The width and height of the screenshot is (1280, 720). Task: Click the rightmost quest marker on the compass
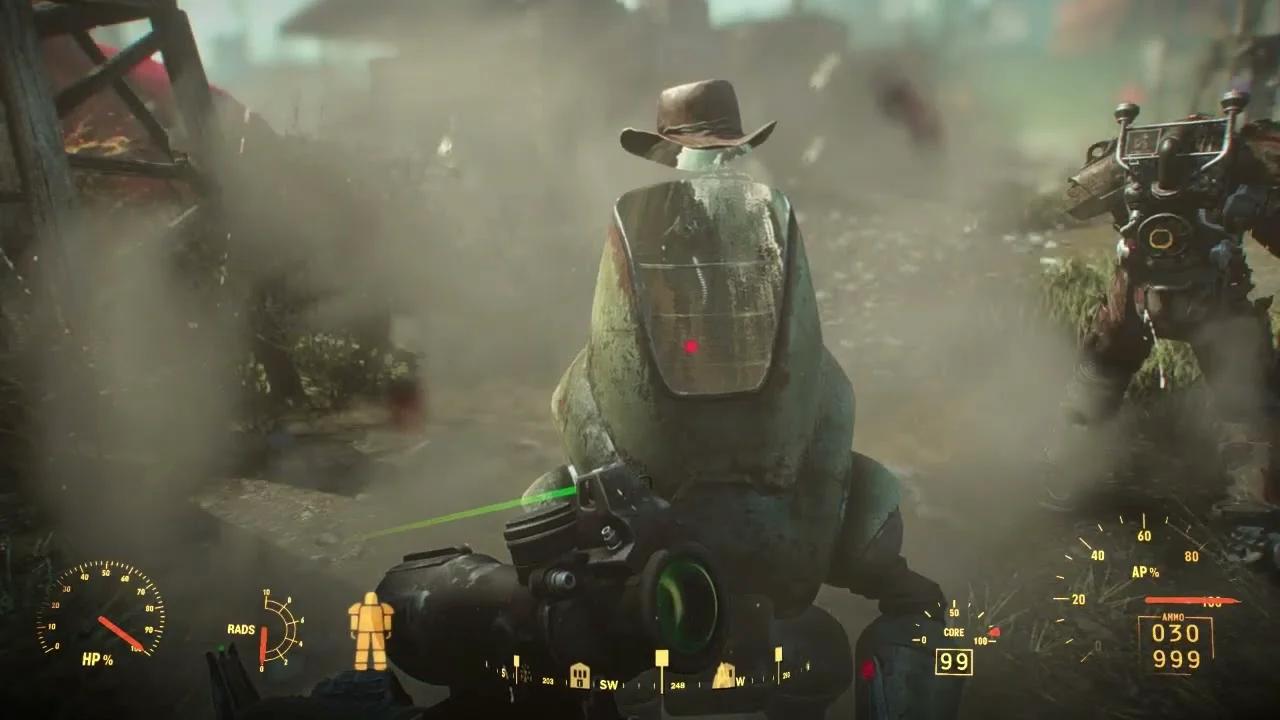(x=779, y=655)
